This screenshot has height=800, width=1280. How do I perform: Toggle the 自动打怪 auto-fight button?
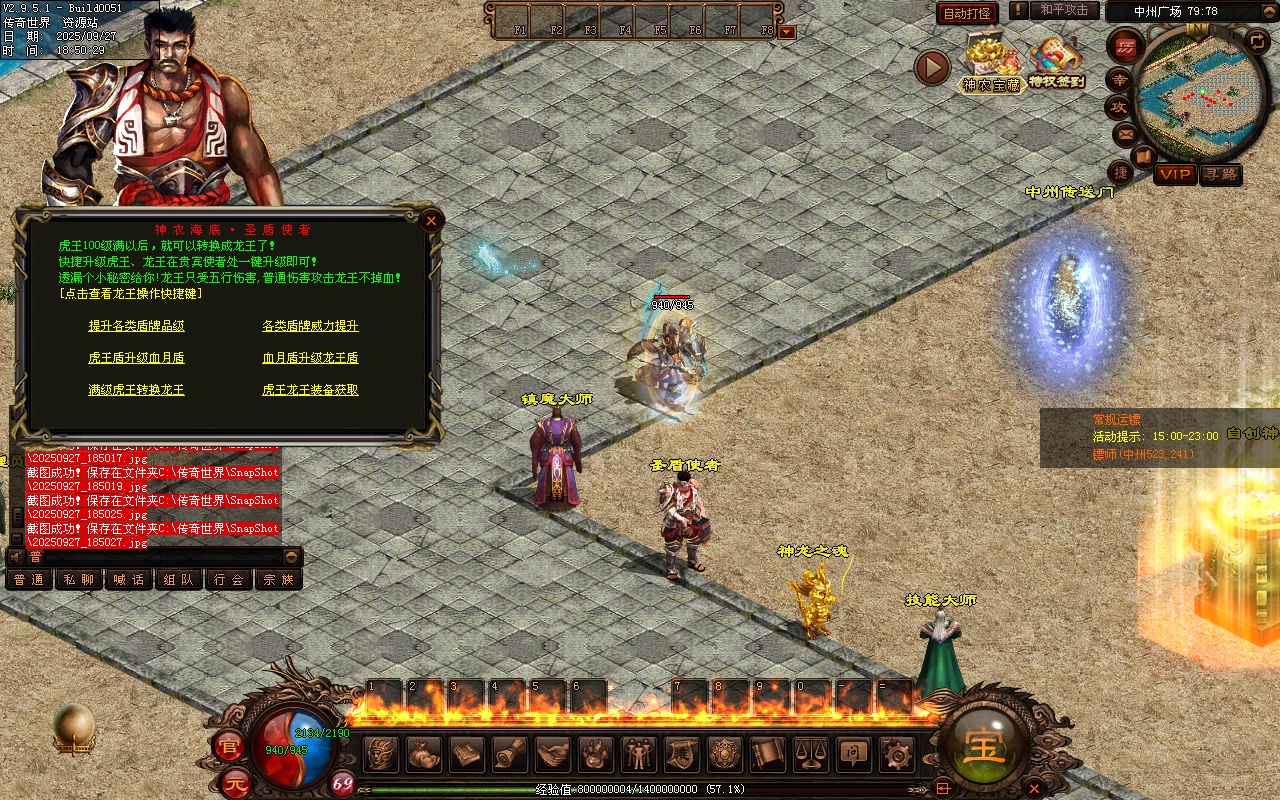pyautogui.click(x=967, y=13)
